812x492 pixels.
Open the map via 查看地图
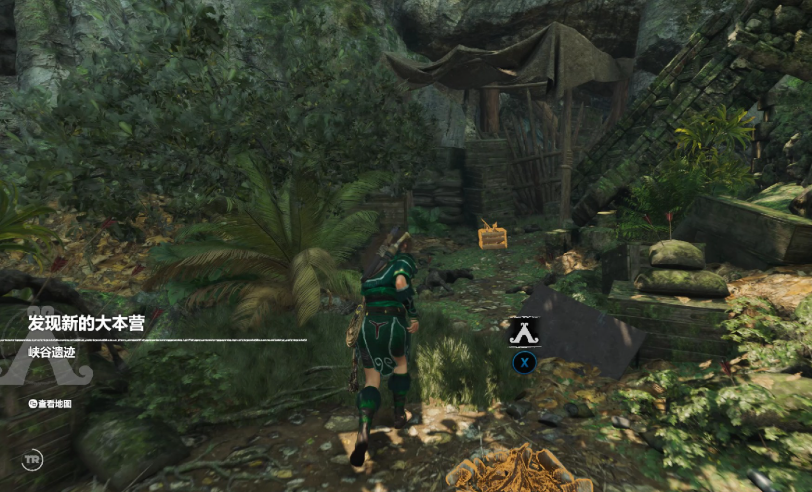pos(50,404)
